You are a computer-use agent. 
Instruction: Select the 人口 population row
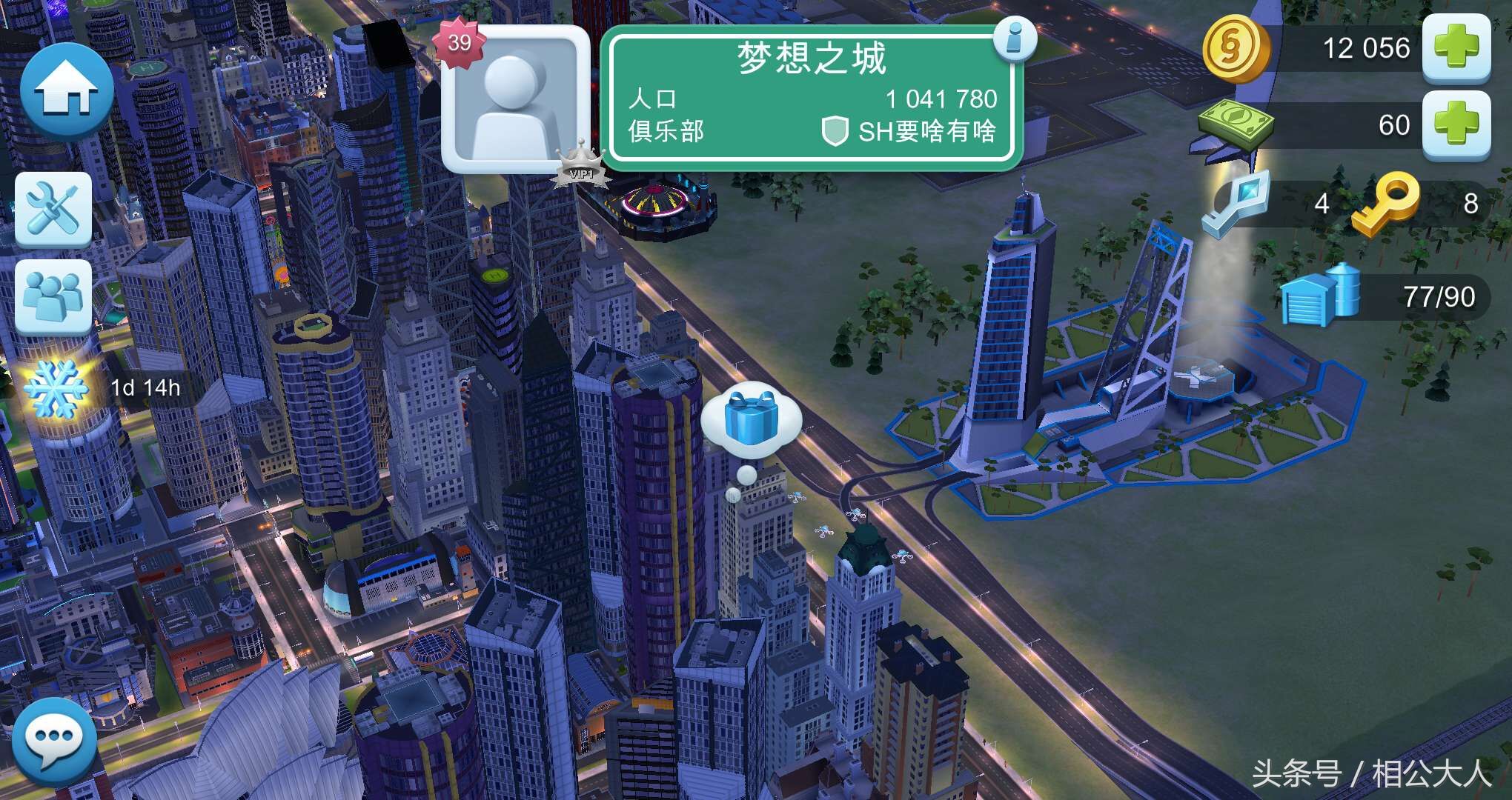652,98
